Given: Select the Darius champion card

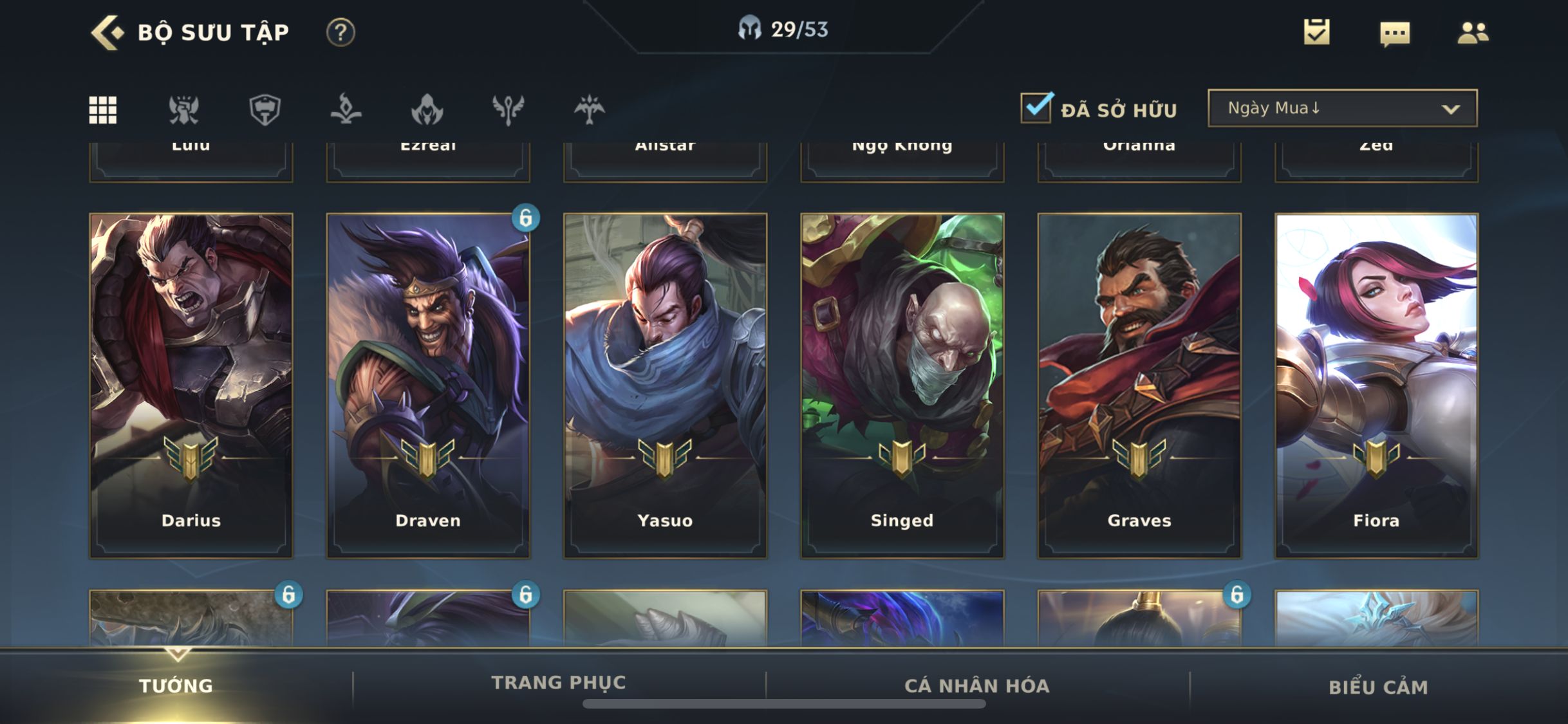Looking at the screenshot, I should pyautogui.click(x=191, y=385).
